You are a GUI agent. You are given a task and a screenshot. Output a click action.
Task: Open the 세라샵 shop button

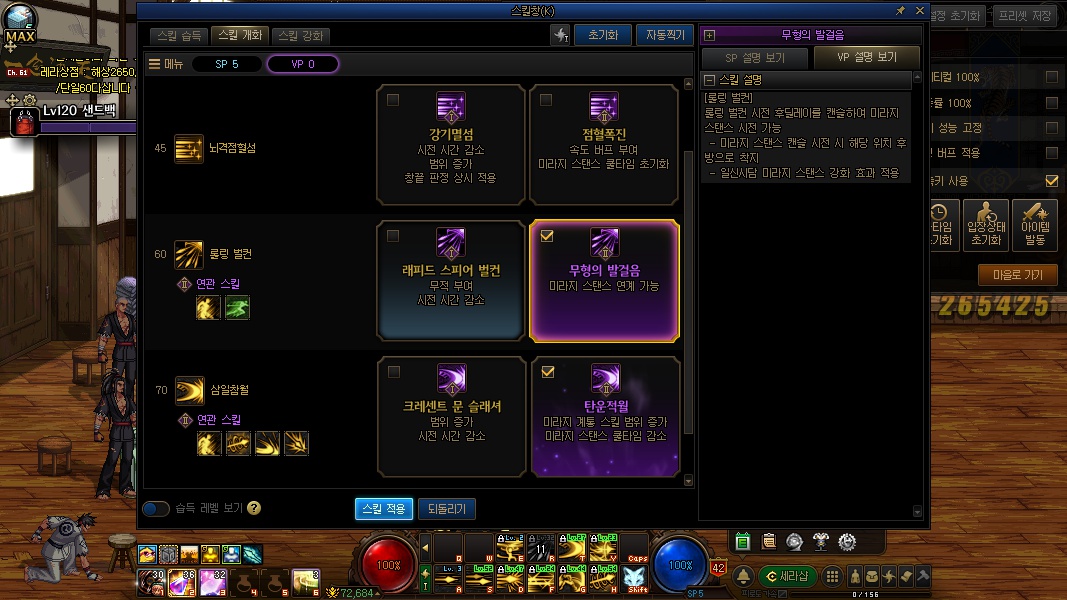pos(787,576)
